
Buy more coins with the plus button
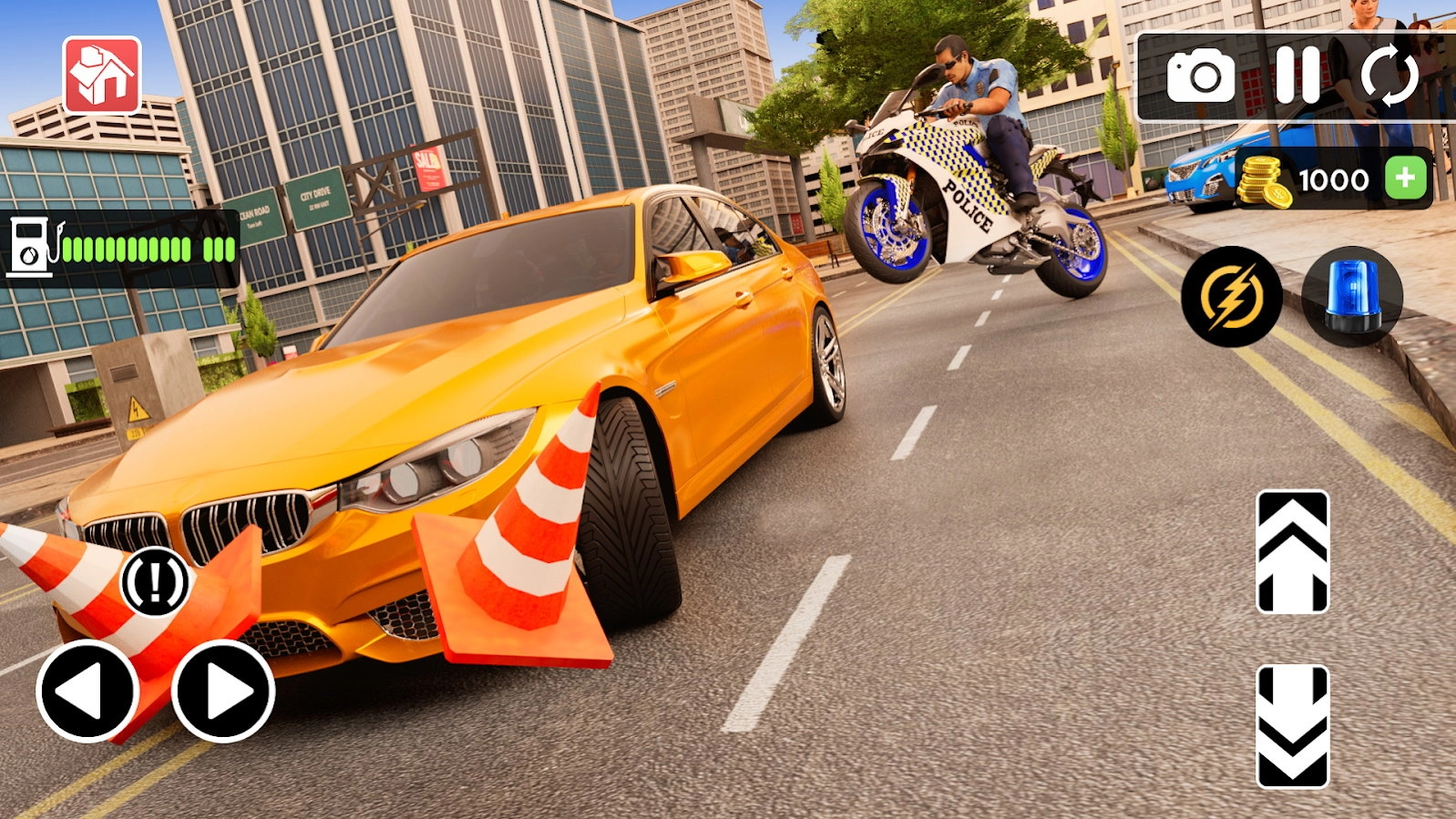1405,175
